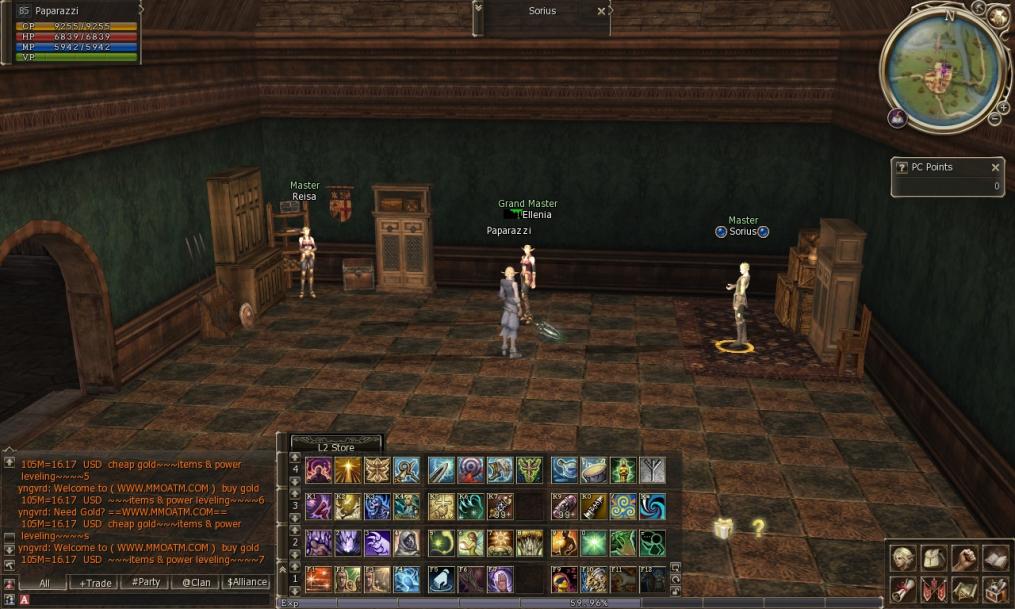Switch chat to the +Trade tab
Screen dimensions: 1015x609
click(x=97, y=582)
